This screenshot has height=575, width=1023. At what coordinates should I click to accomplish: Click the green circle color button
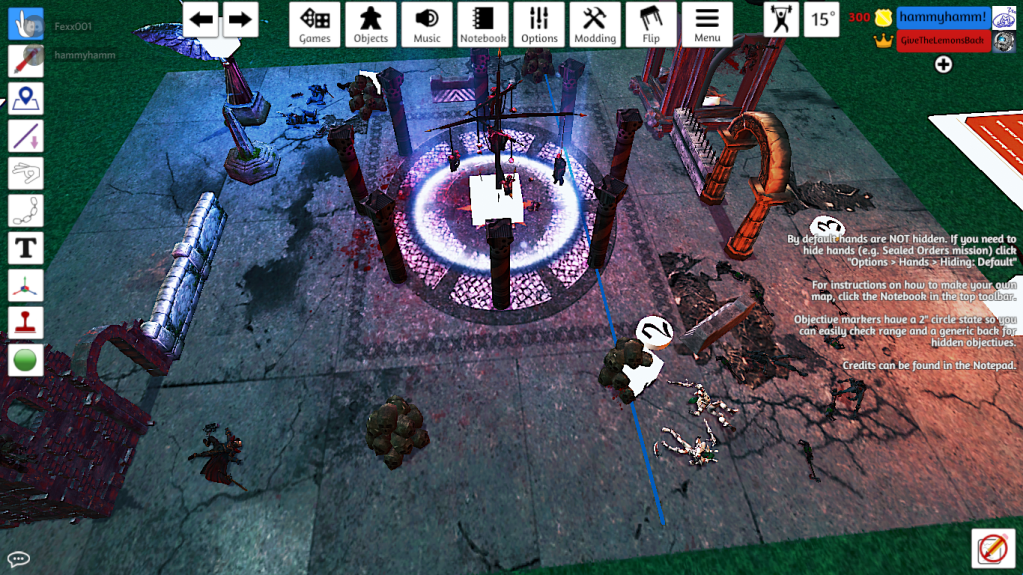pos(25,359)
